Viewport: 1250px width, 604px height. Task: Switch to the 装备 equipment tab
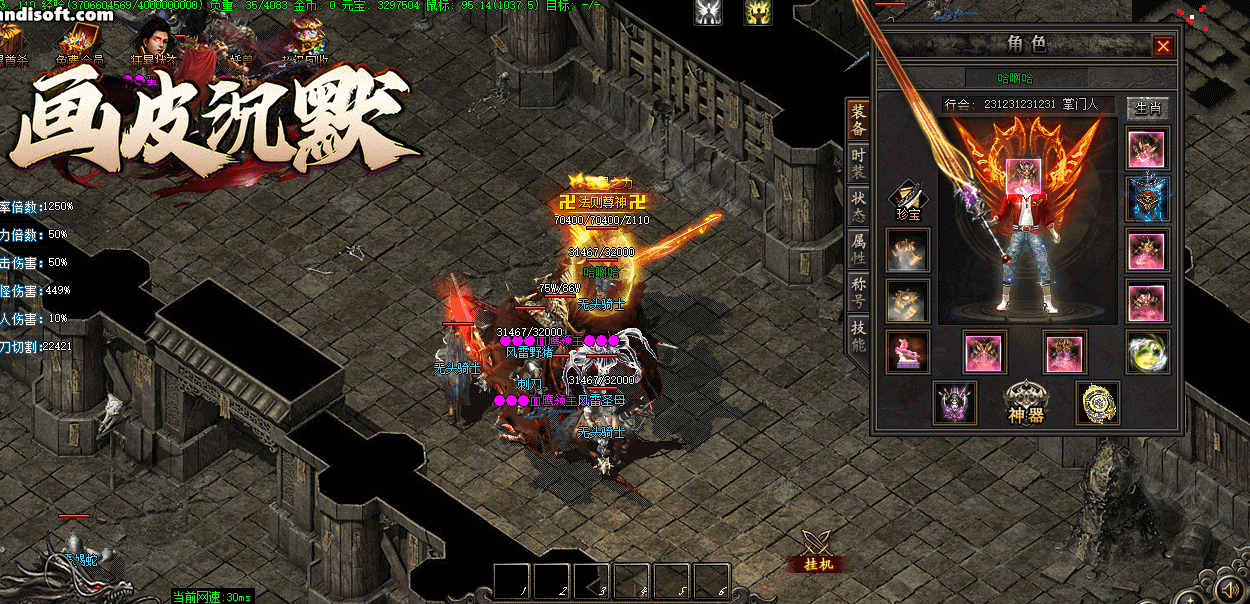pyautogui.click(x=858, y=120)
